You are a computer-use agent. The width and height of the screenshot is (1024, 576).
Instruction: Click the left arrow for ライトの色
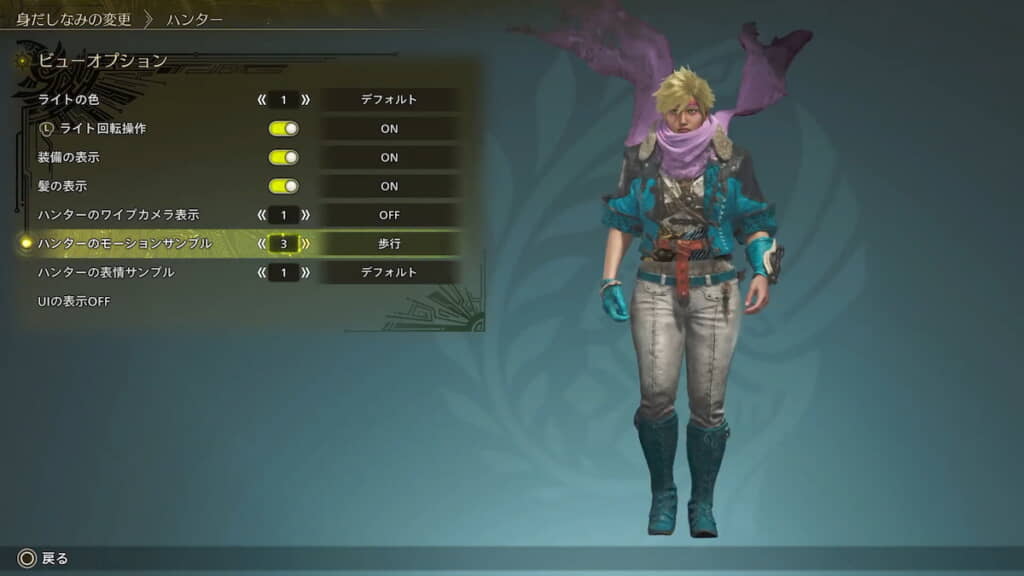click(x=262, y=100)
